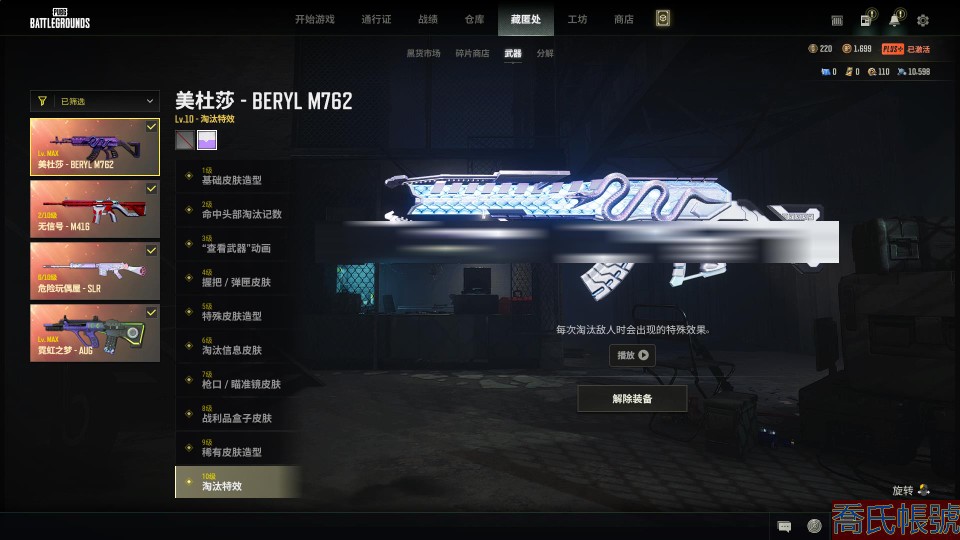This screenshot has height=540, width=960.
Task: Open the 战绩 tab
Action: (x=428, y=19)
